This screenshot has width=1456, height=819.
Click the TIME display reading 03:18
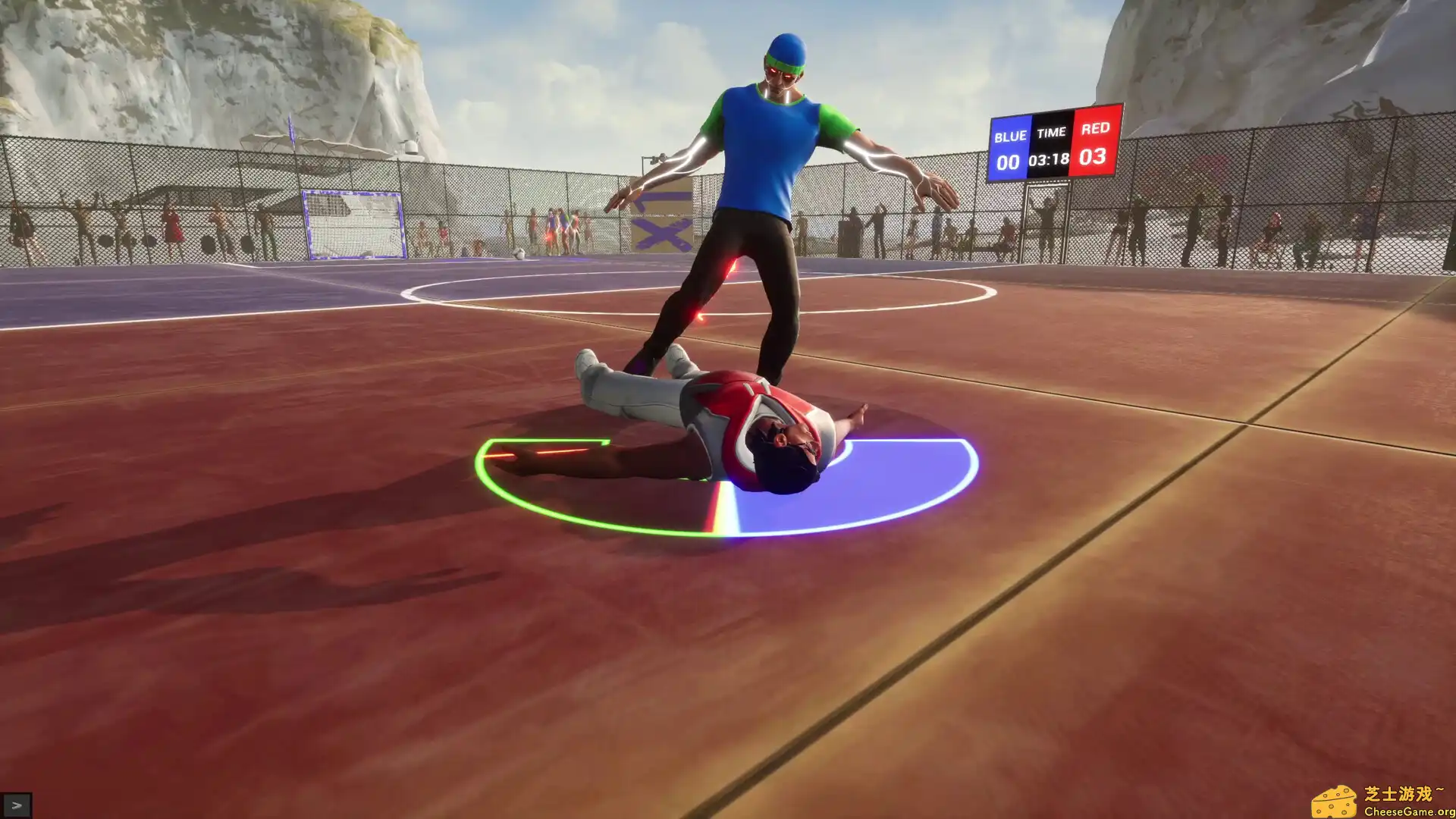point(1050,161)
